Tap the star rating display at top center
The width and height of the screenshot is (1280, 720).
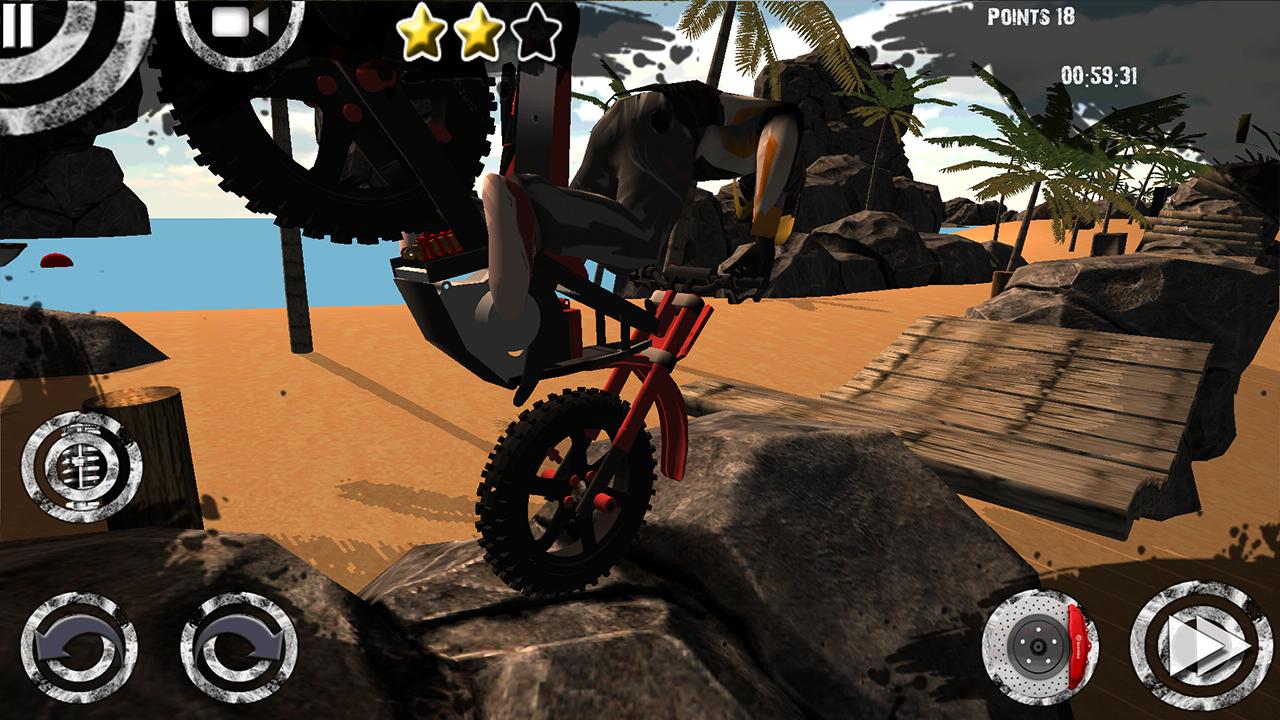(x=480, y=33)
